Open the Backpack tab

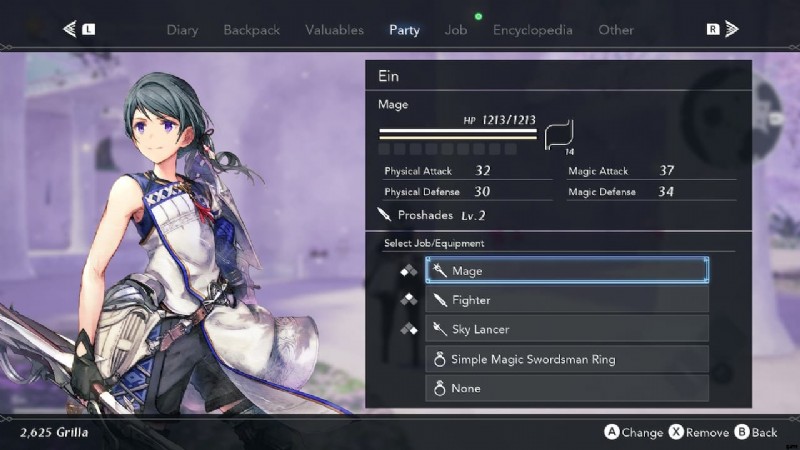(x=251, y=30)
